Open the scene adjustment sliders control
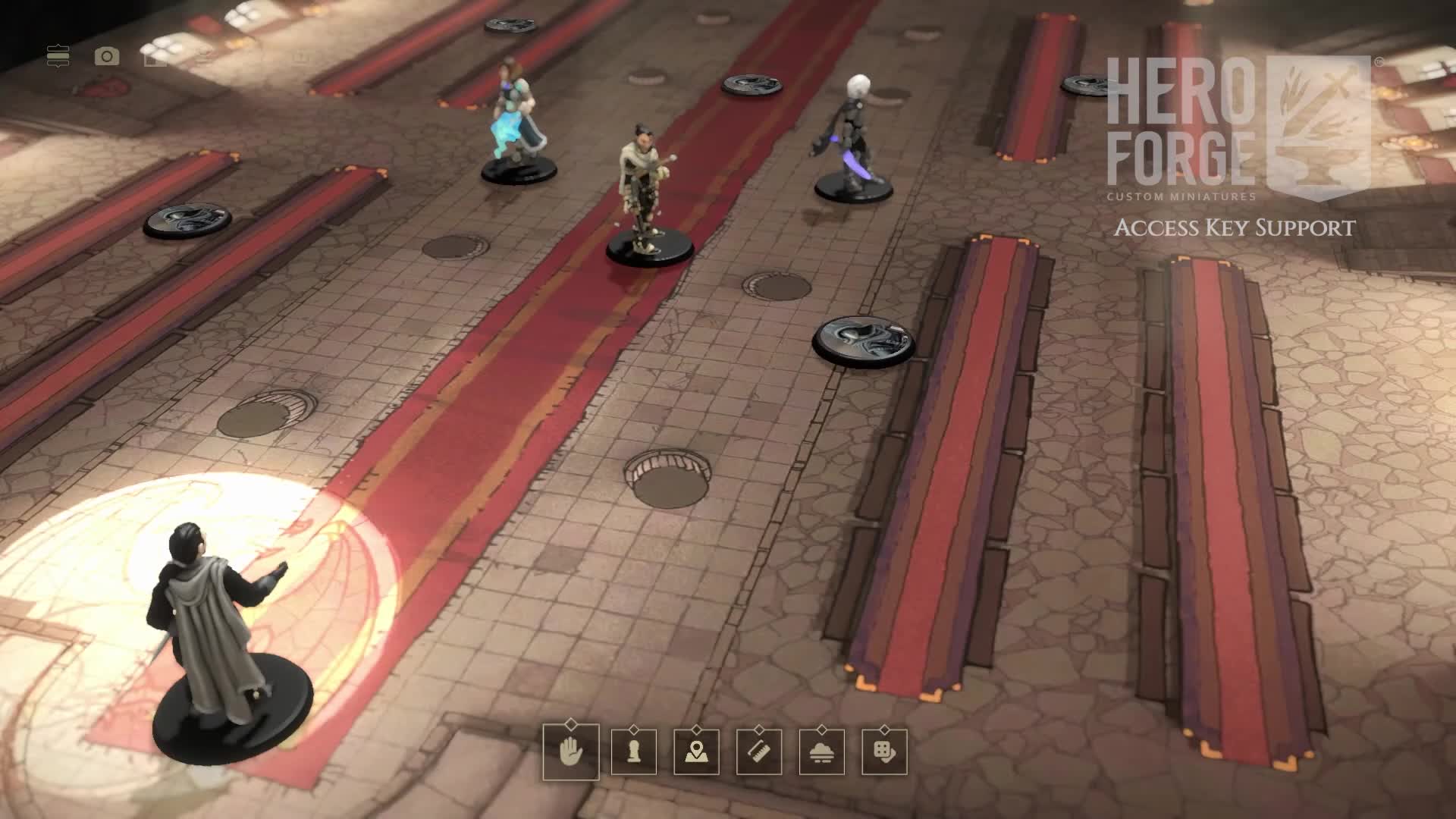 pos(60,55)
